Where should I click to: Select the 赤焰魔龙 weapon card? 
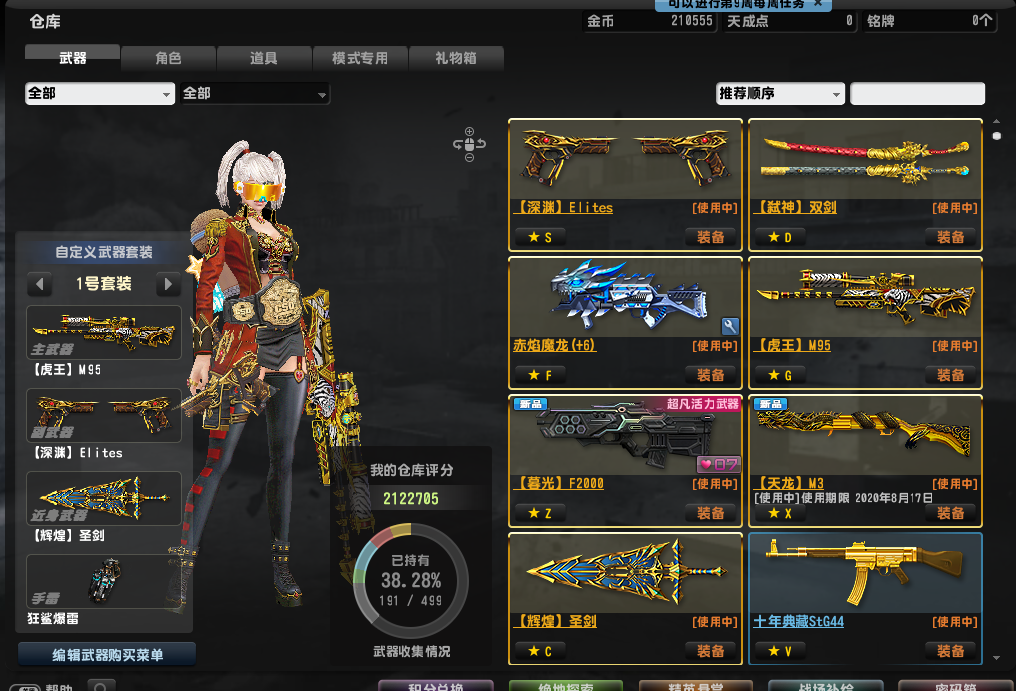pyautogui.click(x=625, y=298)
